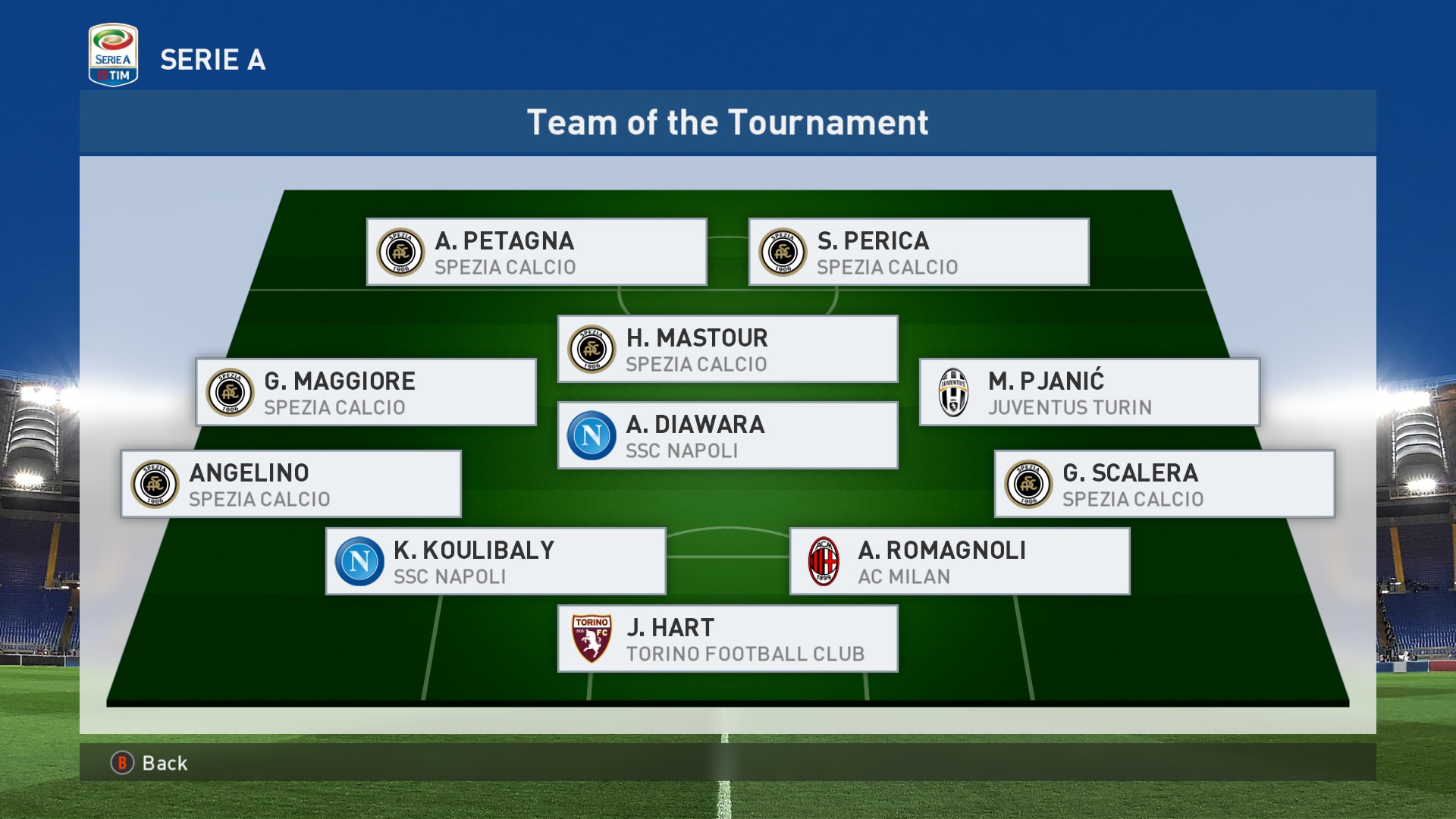This screenshot has height=819, width=1456.
Task: Select the Angelino player card
Action: [x=290, y=485]
